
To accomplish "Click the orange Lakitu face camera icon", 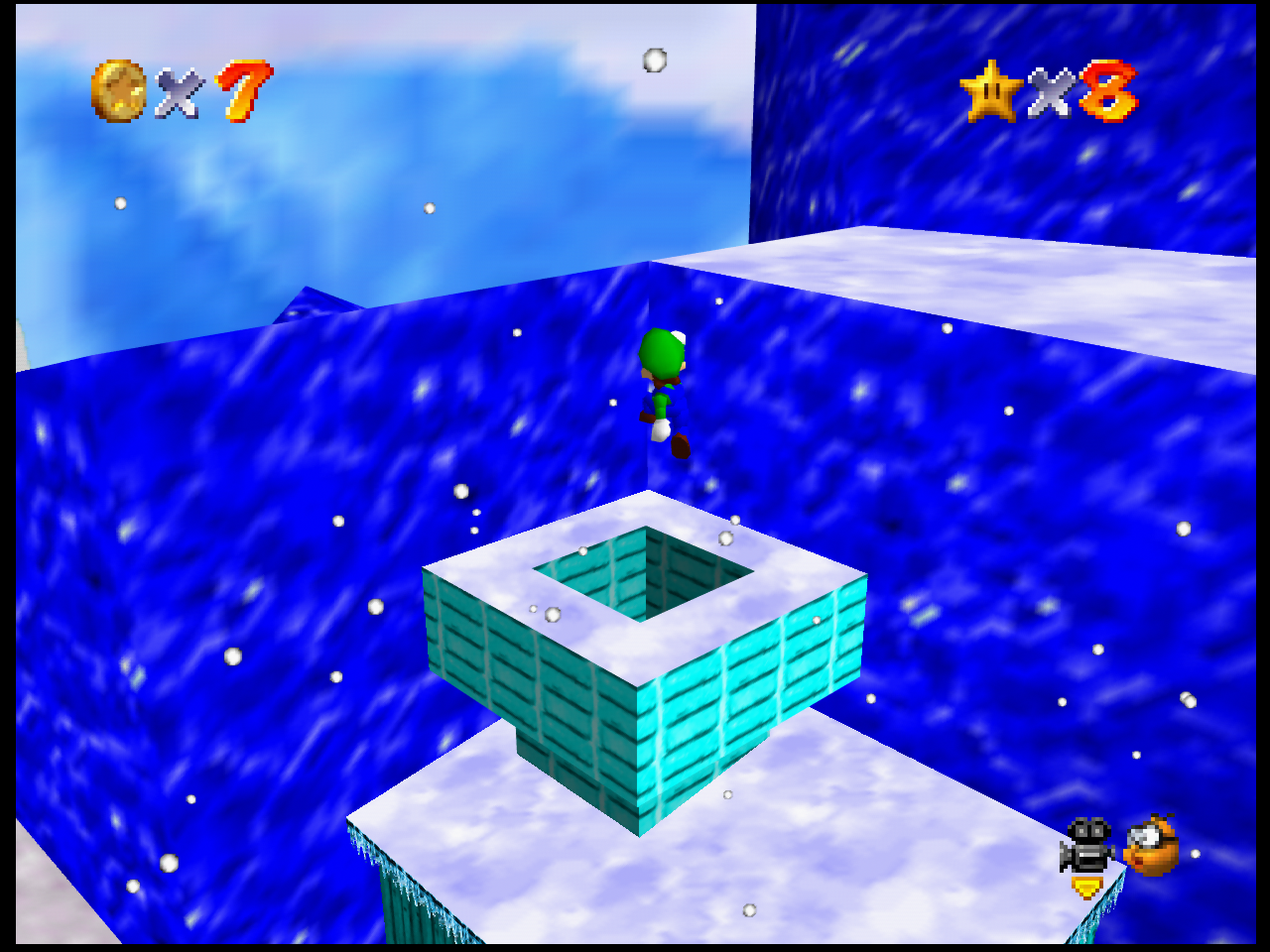I will [1151, 845].
